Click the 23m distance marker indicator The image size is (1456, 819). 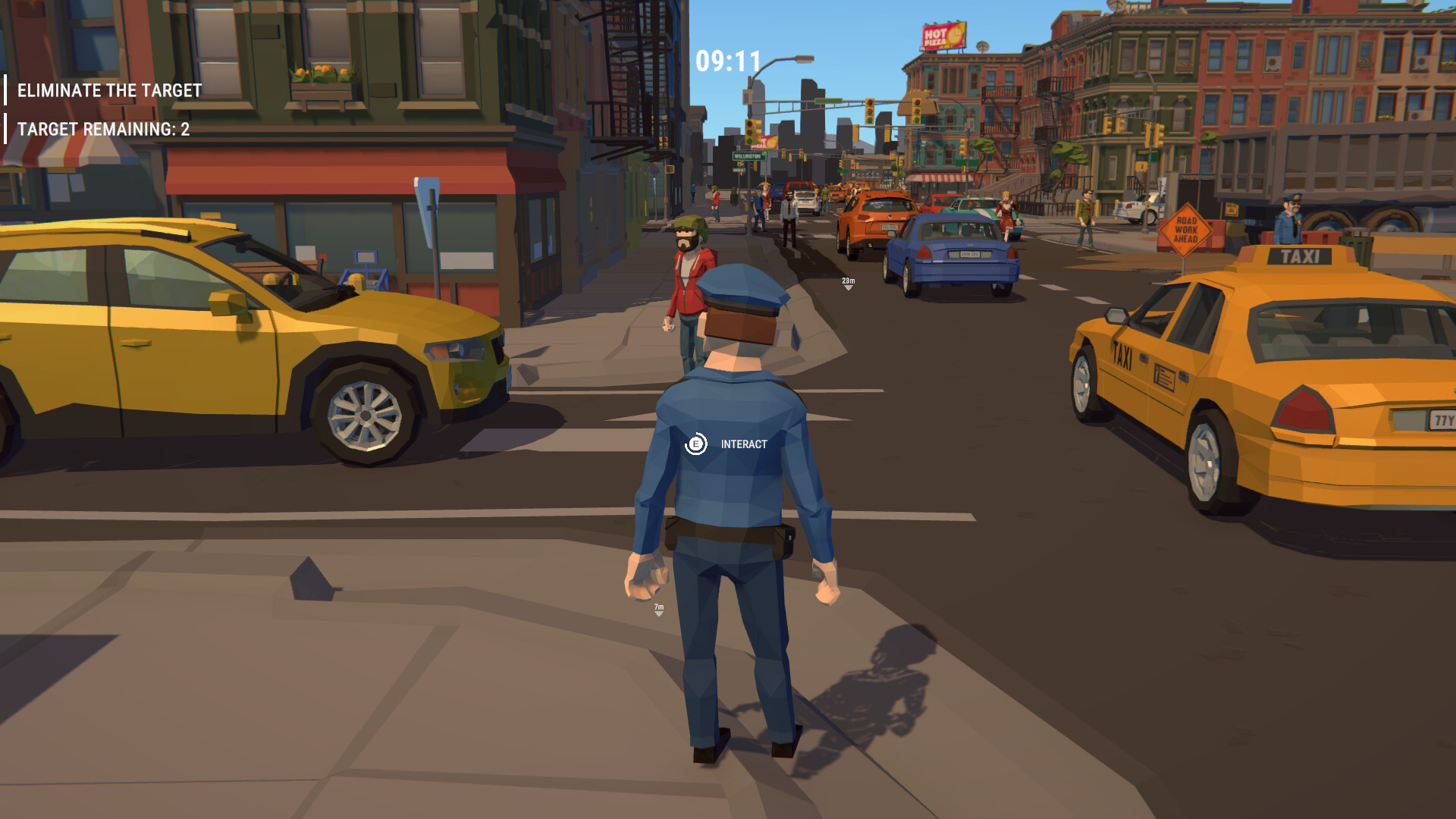point(847,281)
